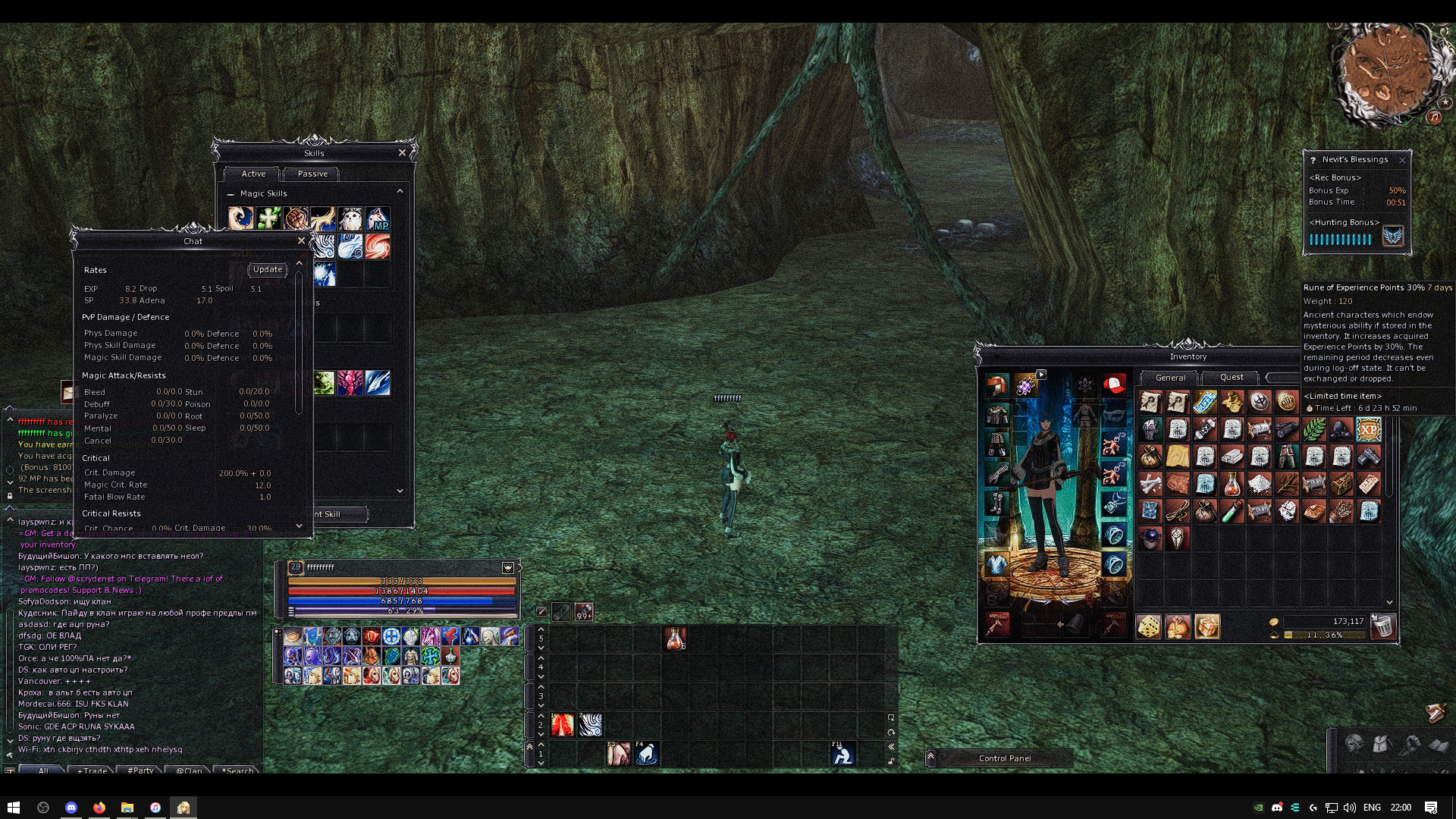The image size is (1456, 819).
Task: Click the dice button in Inventory
Action: (x=1148, y=627)
